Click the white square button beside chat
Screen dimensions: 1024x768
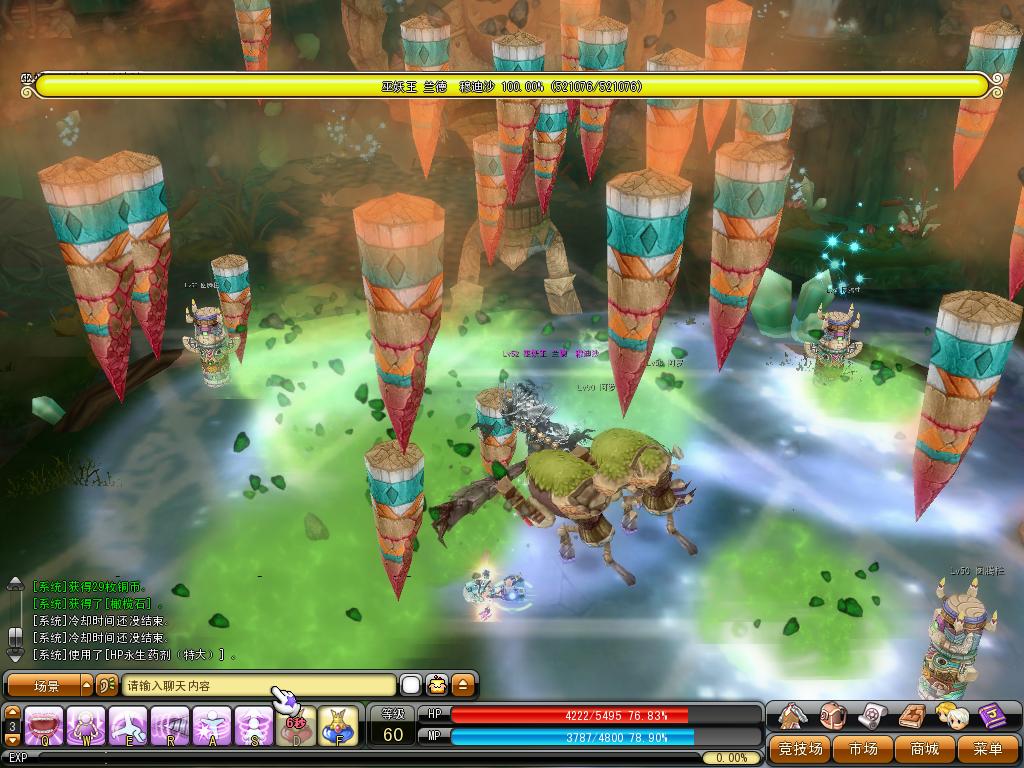[411, 686]
